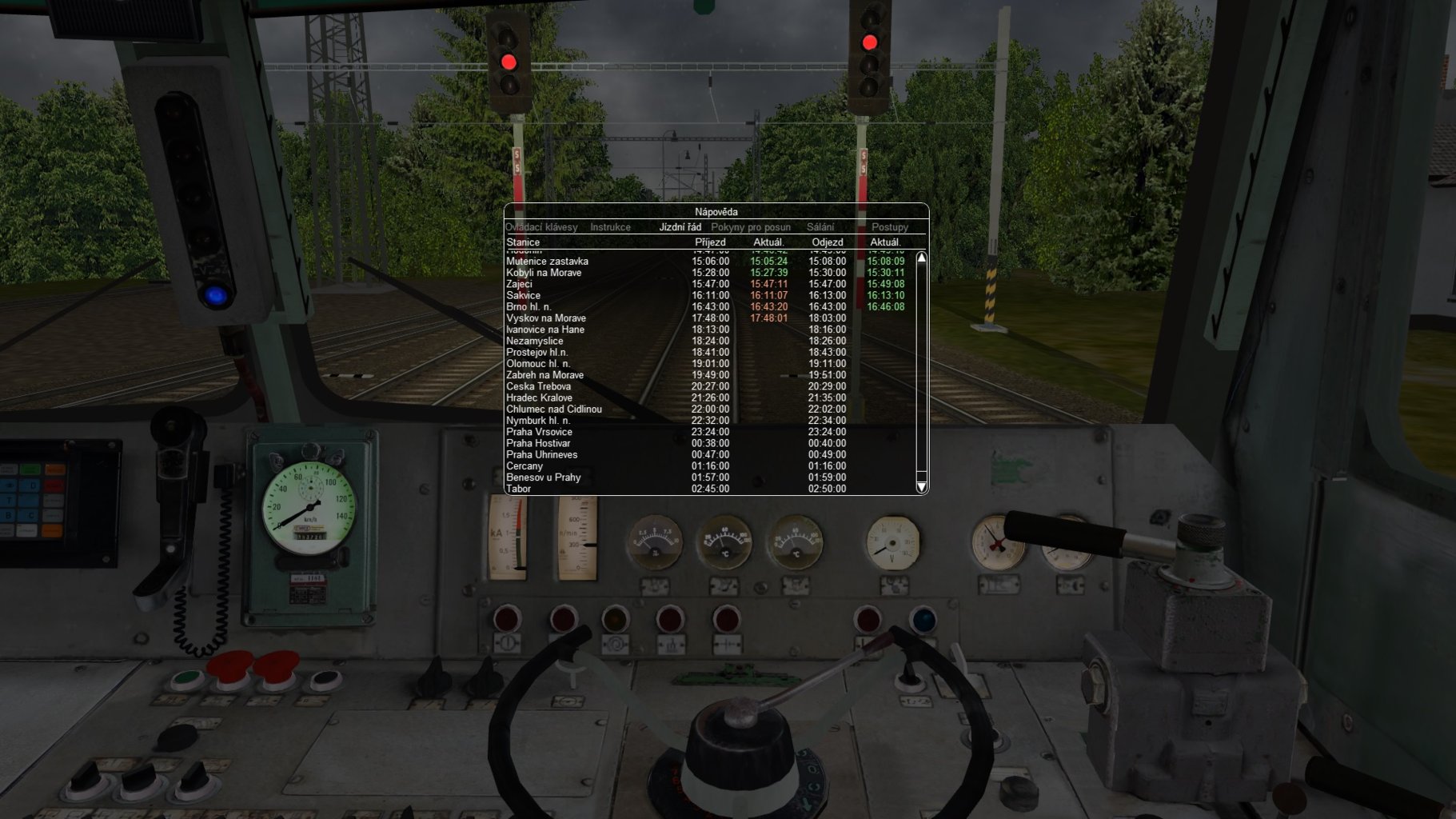The height and width of the screenshot is (819, 1456).
Task: Switch to the Ovládací klávesy tab
Action: (541, 227)
